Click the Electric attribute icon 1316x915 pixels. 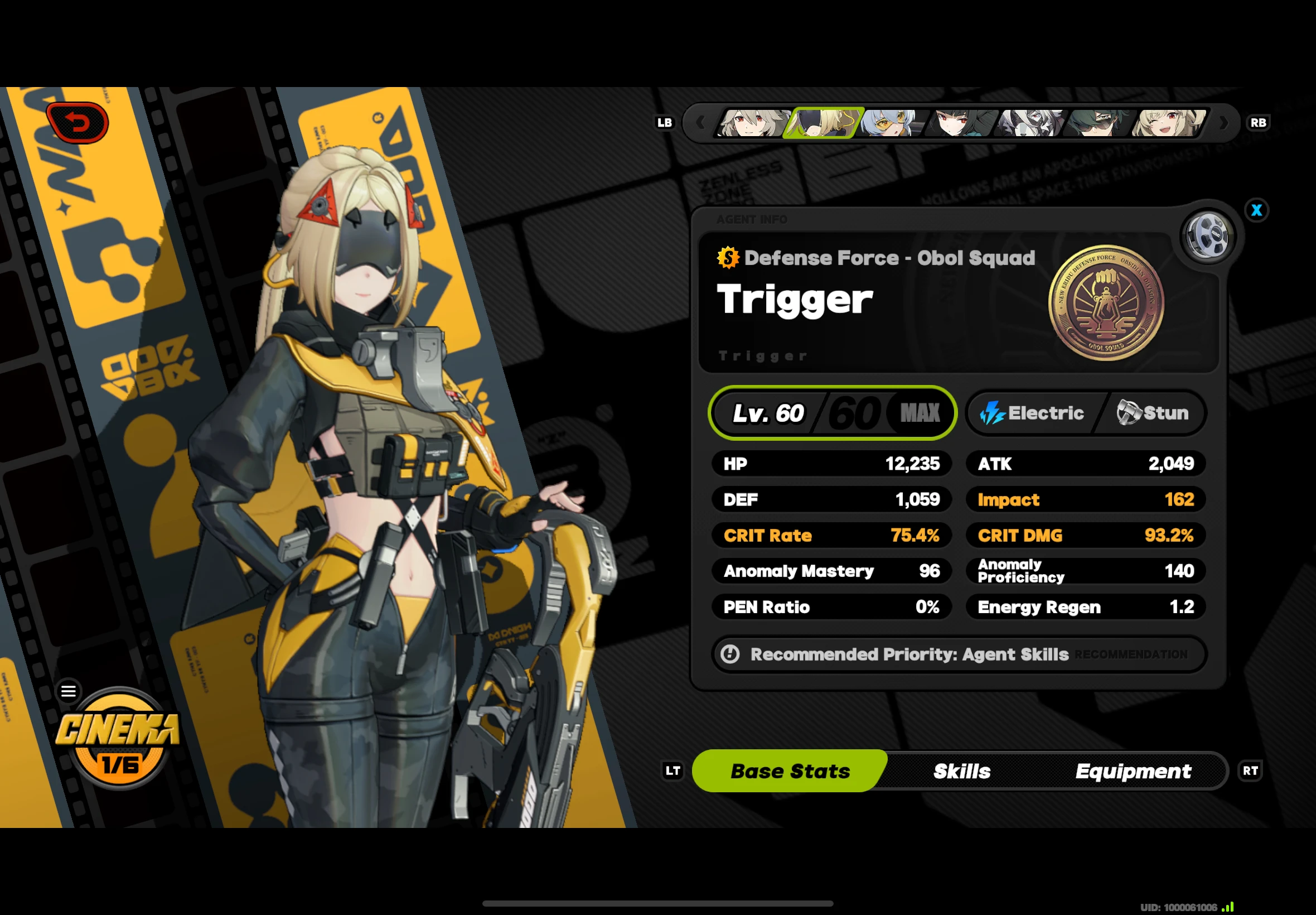[x=993, y=413]
